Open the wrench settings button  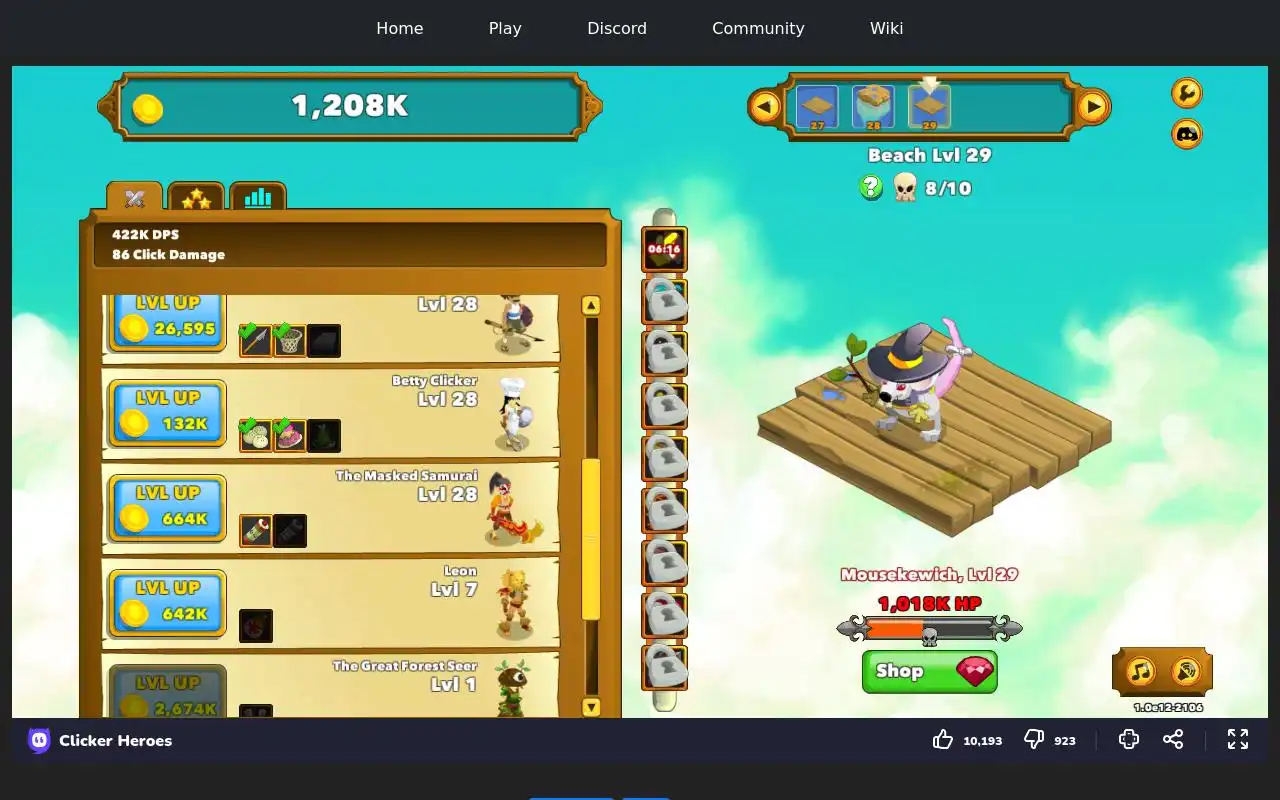coord(1187,93)
